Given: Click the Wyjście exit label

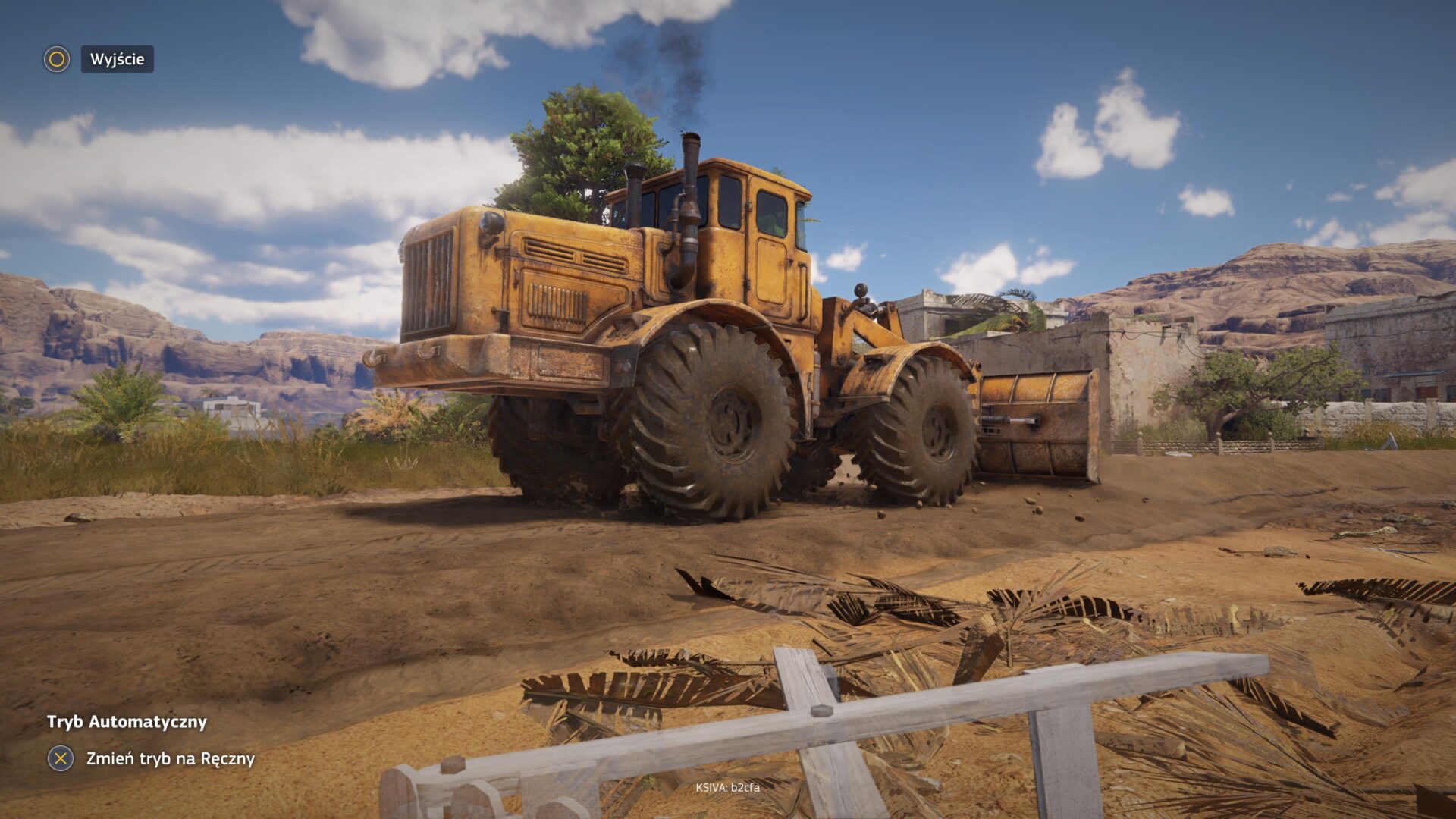Looking at the screenshot, I should 117,59.
